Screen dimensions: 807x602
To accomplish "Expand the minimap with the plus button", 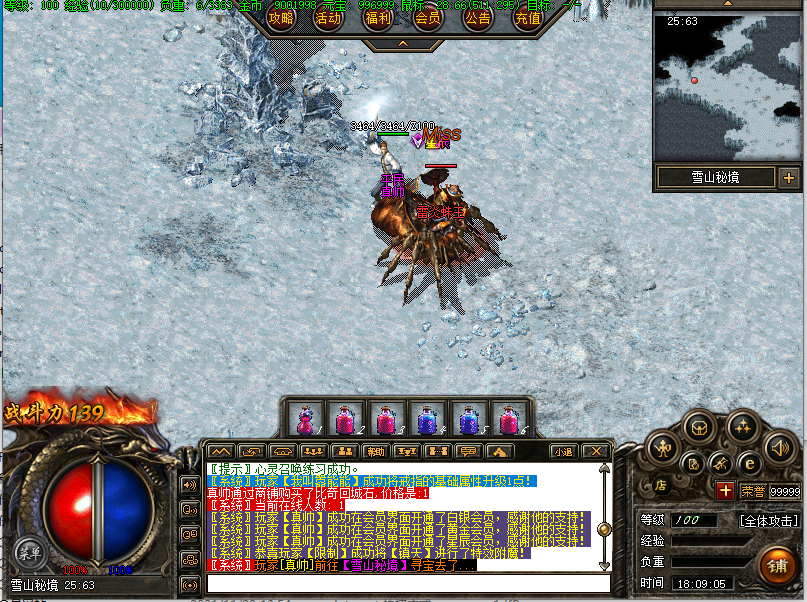I will [x=789, y=179].
